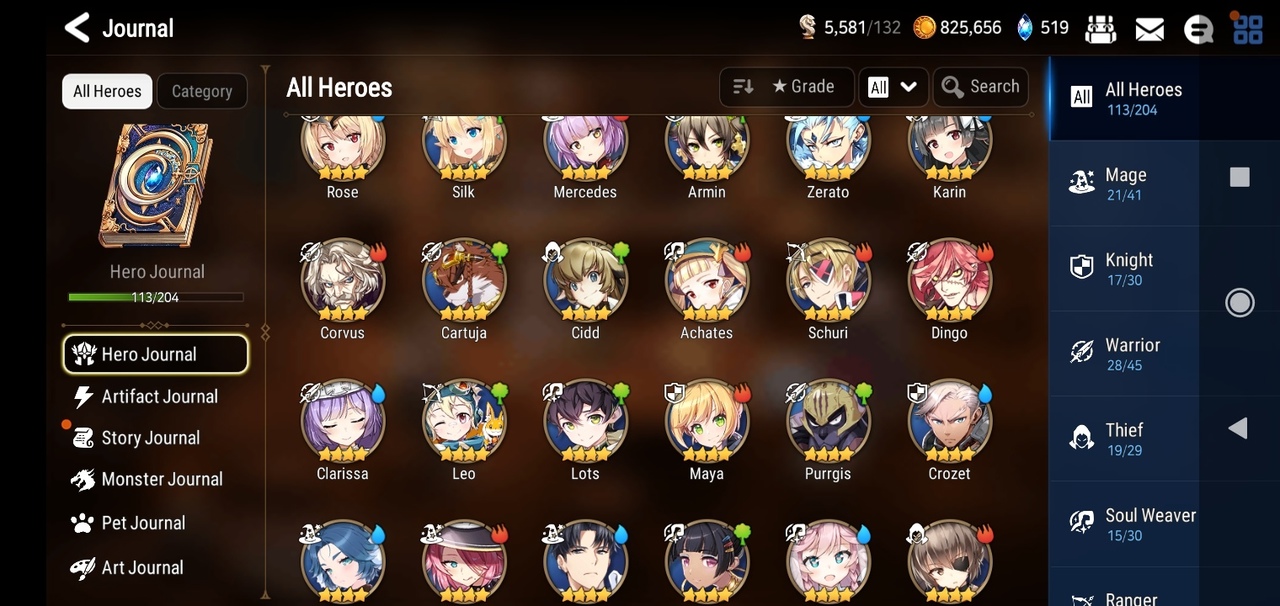
Task: Open the All filter dropdown
Action: (x=893, y=87)
